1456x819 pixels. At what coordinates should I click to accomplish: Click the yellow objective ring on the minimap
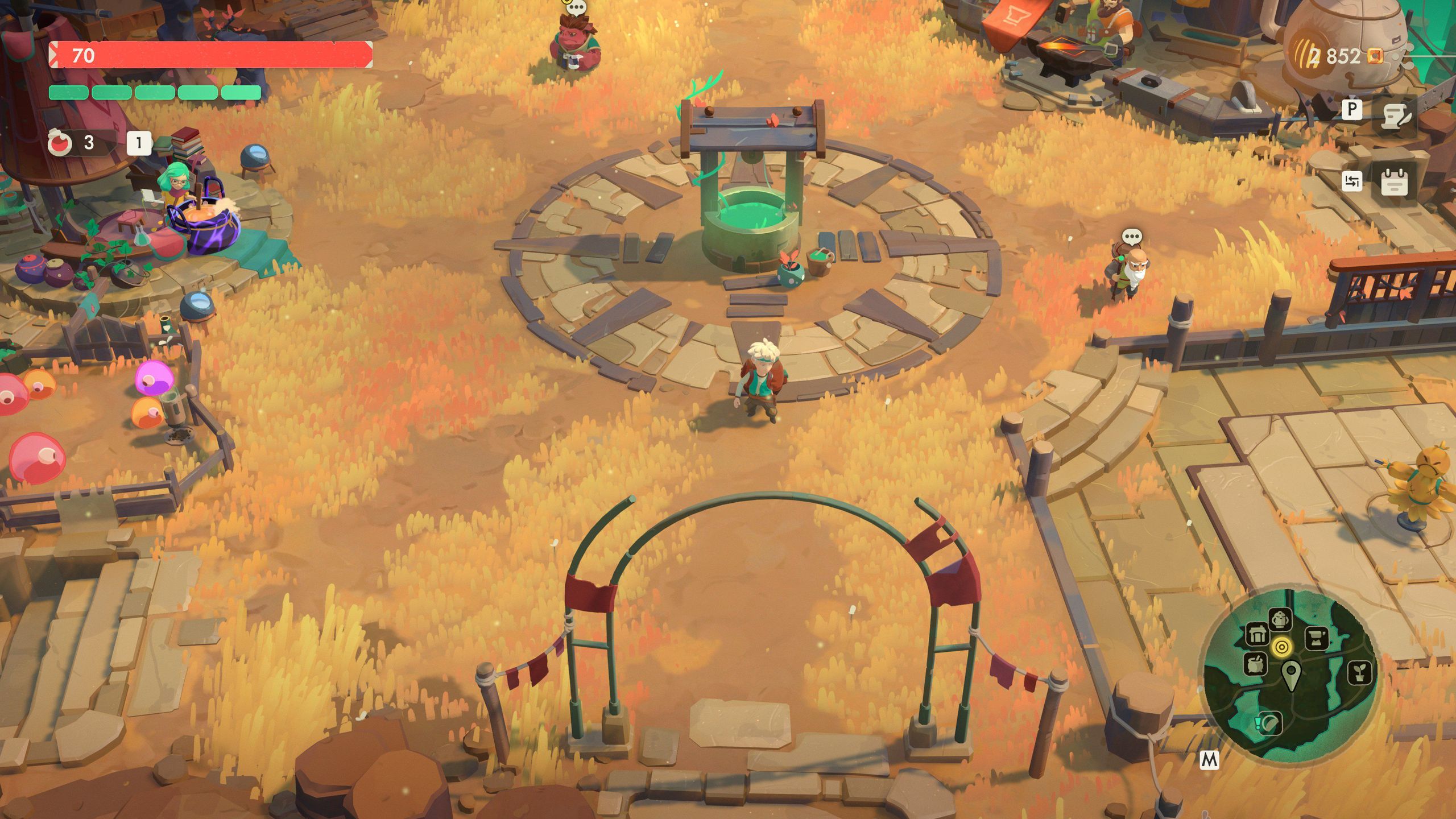point(1282,647)
